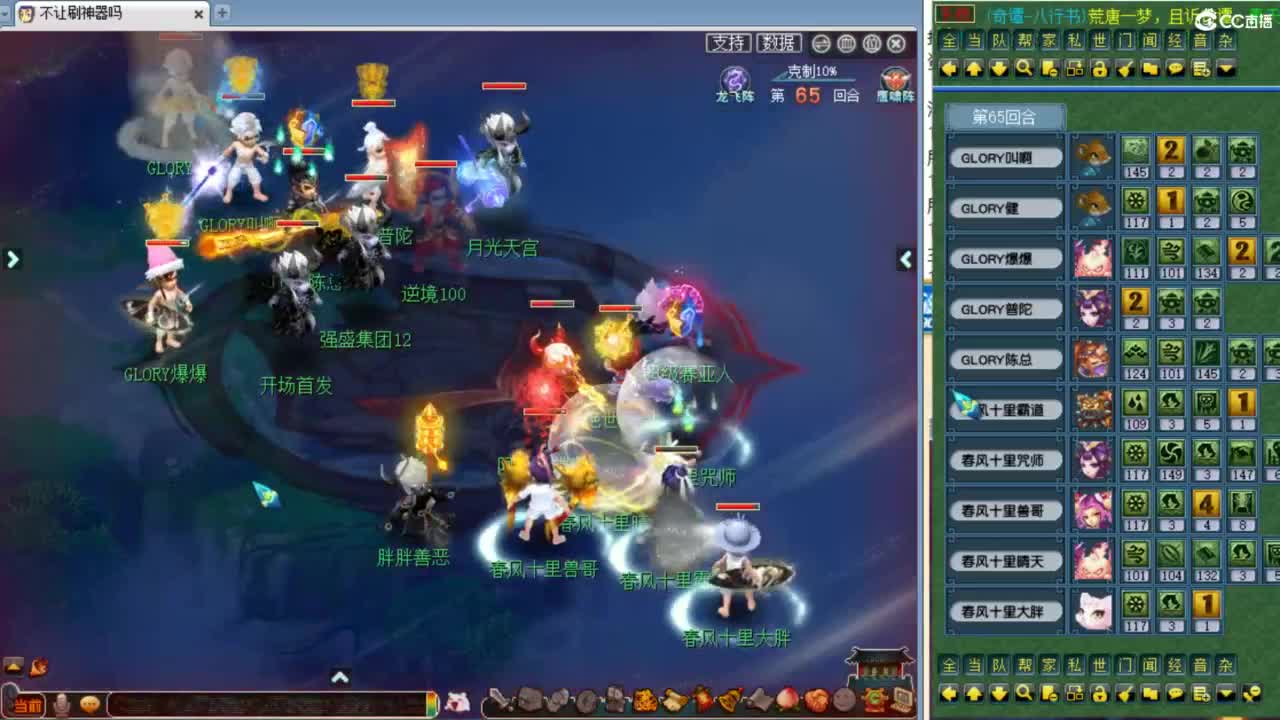
Task: Collapse the right side panel using its arrow
Action: click(x=905, y=261)
